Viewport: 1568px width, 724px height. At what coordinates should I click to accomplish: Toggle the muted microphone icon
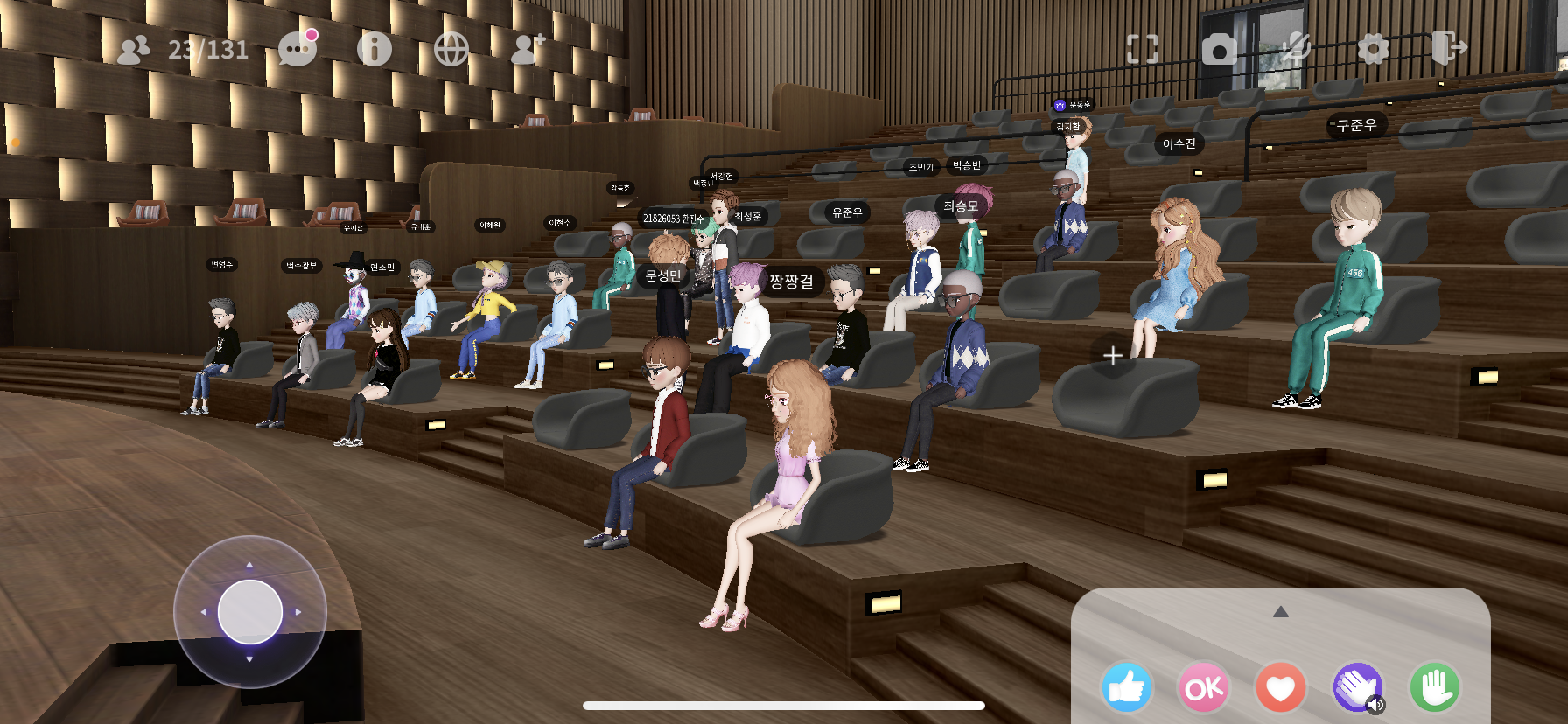1296,49
